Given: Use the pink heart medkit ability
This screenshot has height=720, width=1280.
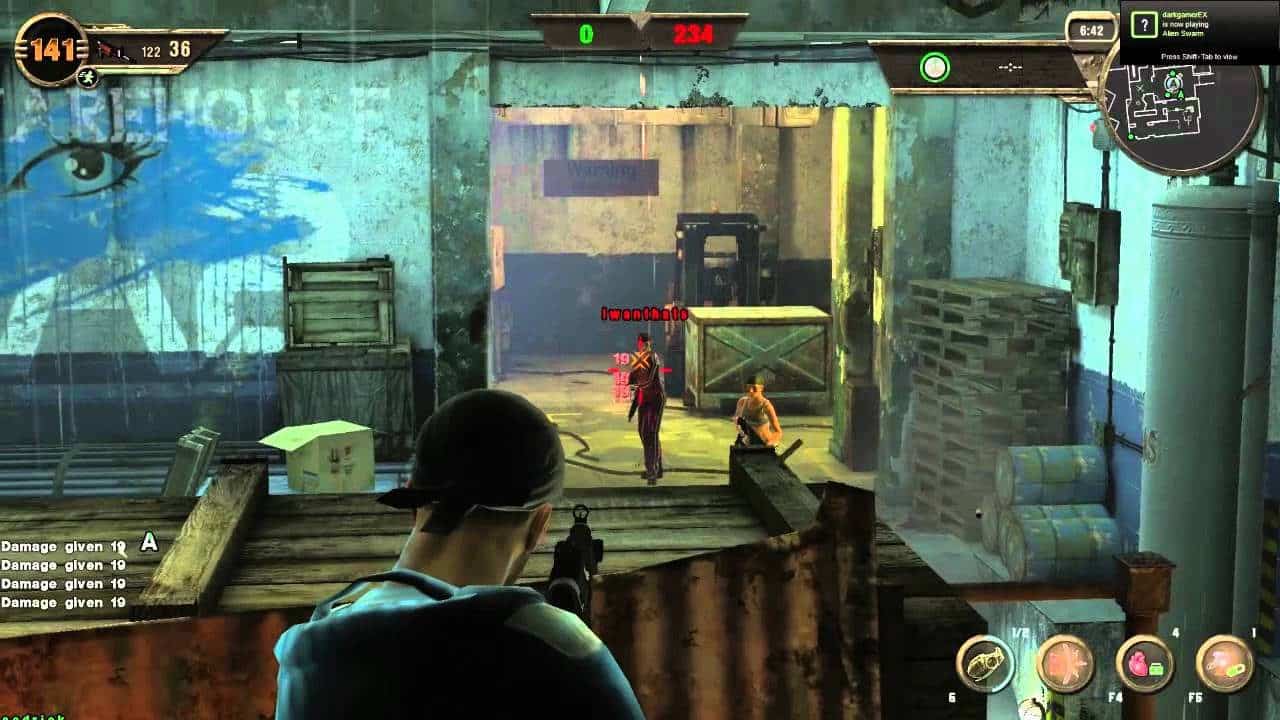Looking at the screenshot, I should pos(1145,663).
